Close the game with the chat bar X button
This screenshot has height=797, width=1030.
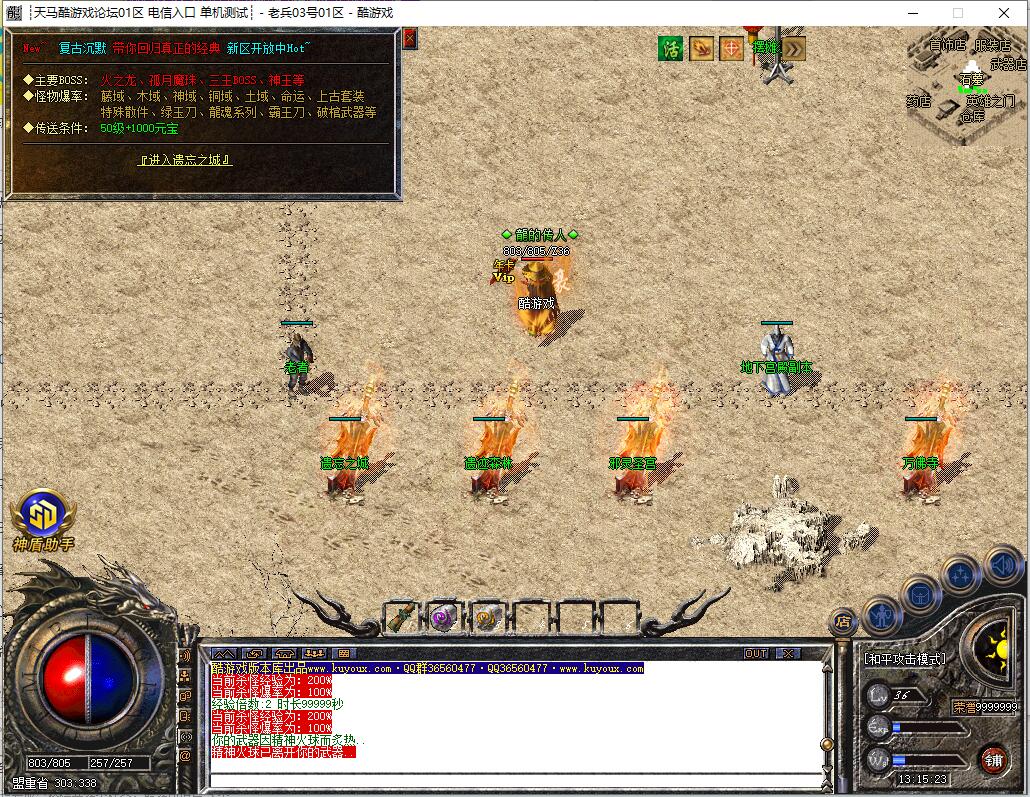click(789, 653)
